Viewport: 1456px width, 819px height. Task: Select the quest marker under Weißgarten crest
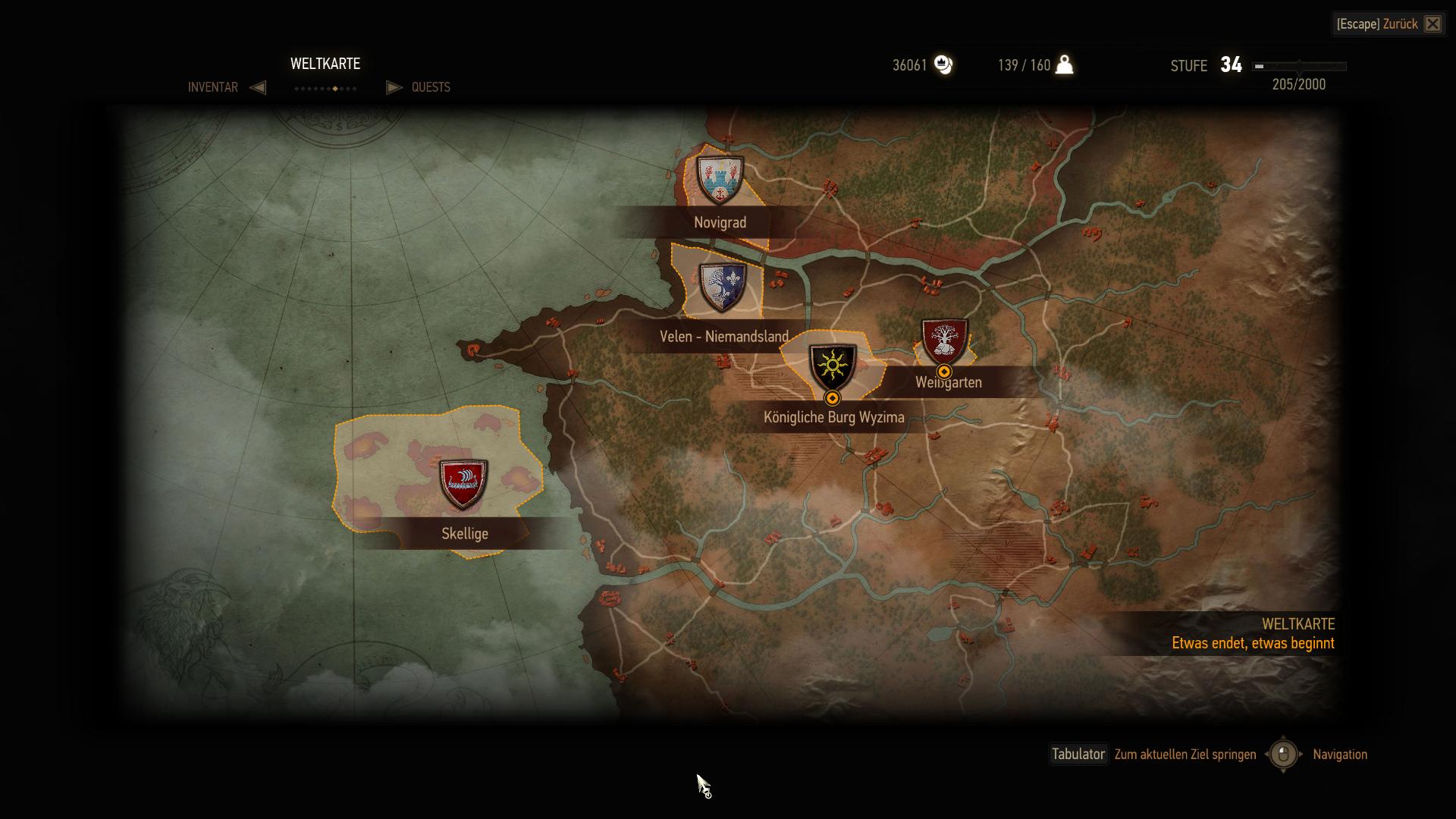(x=944, y=372)
